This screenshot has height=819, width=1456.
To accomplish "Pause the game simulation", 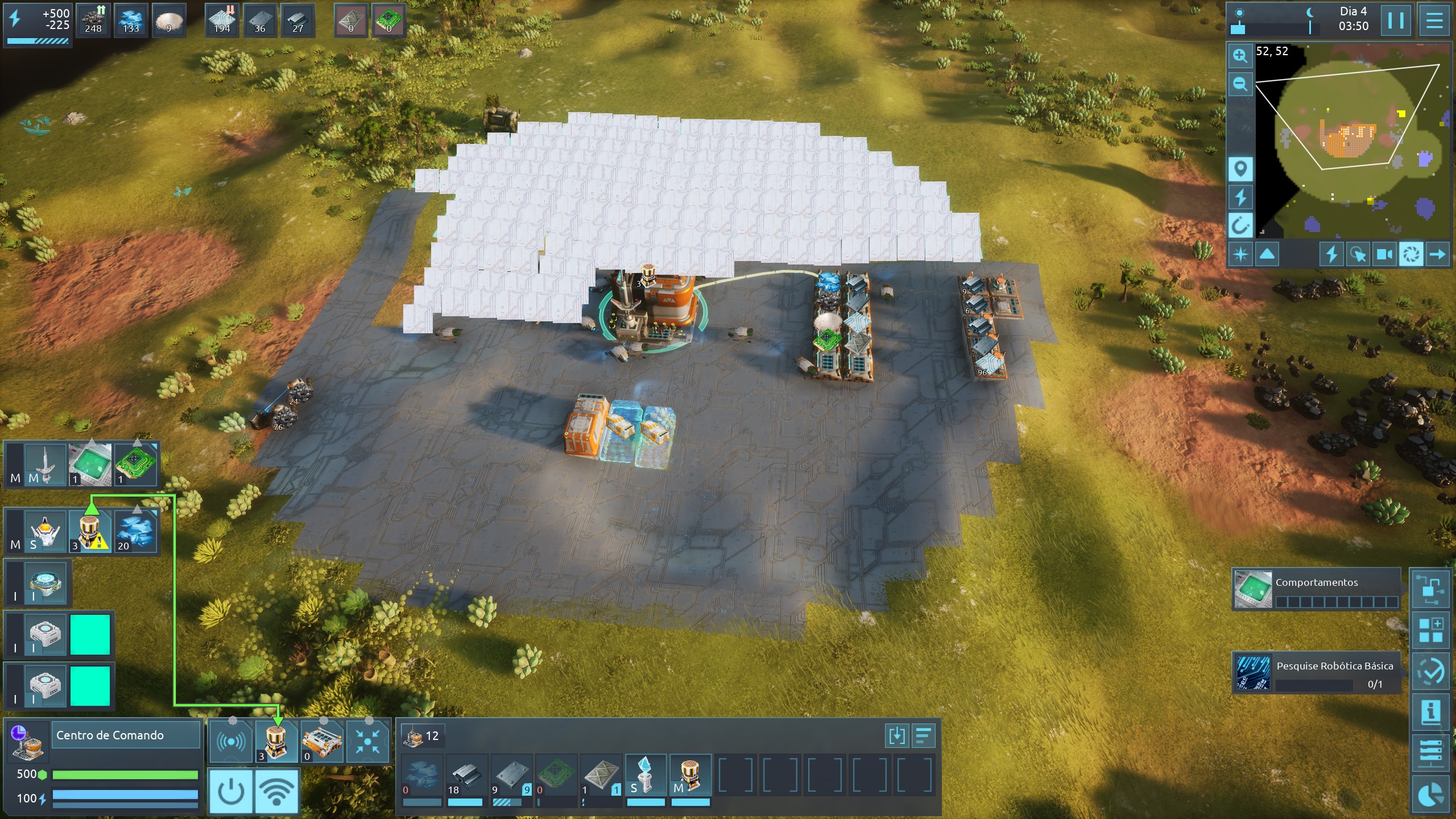I will pos(1395,21).
